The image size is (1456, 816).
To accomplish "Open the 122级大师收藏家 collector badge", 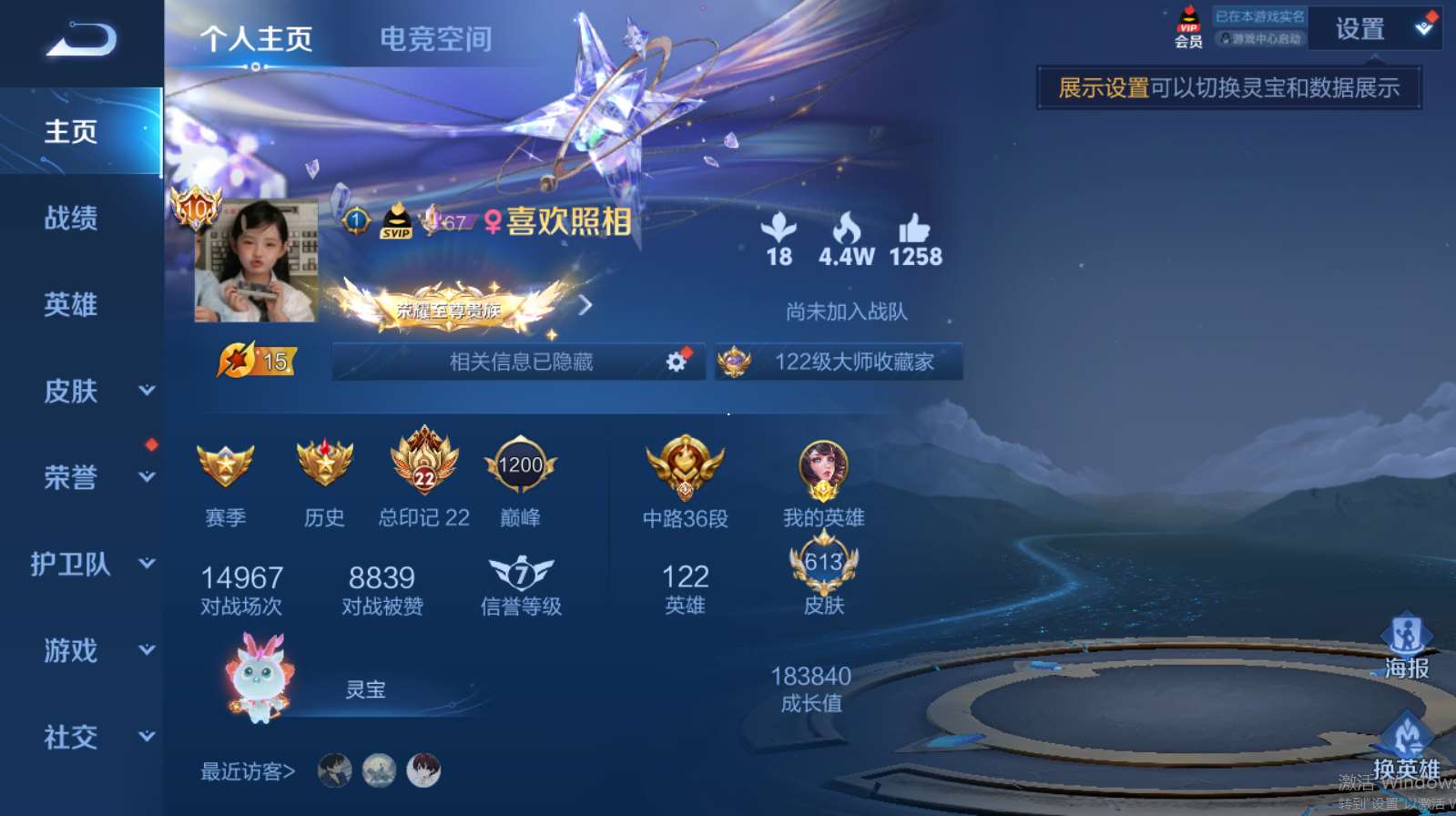I will pyautogui.click(x=839, y=362).
